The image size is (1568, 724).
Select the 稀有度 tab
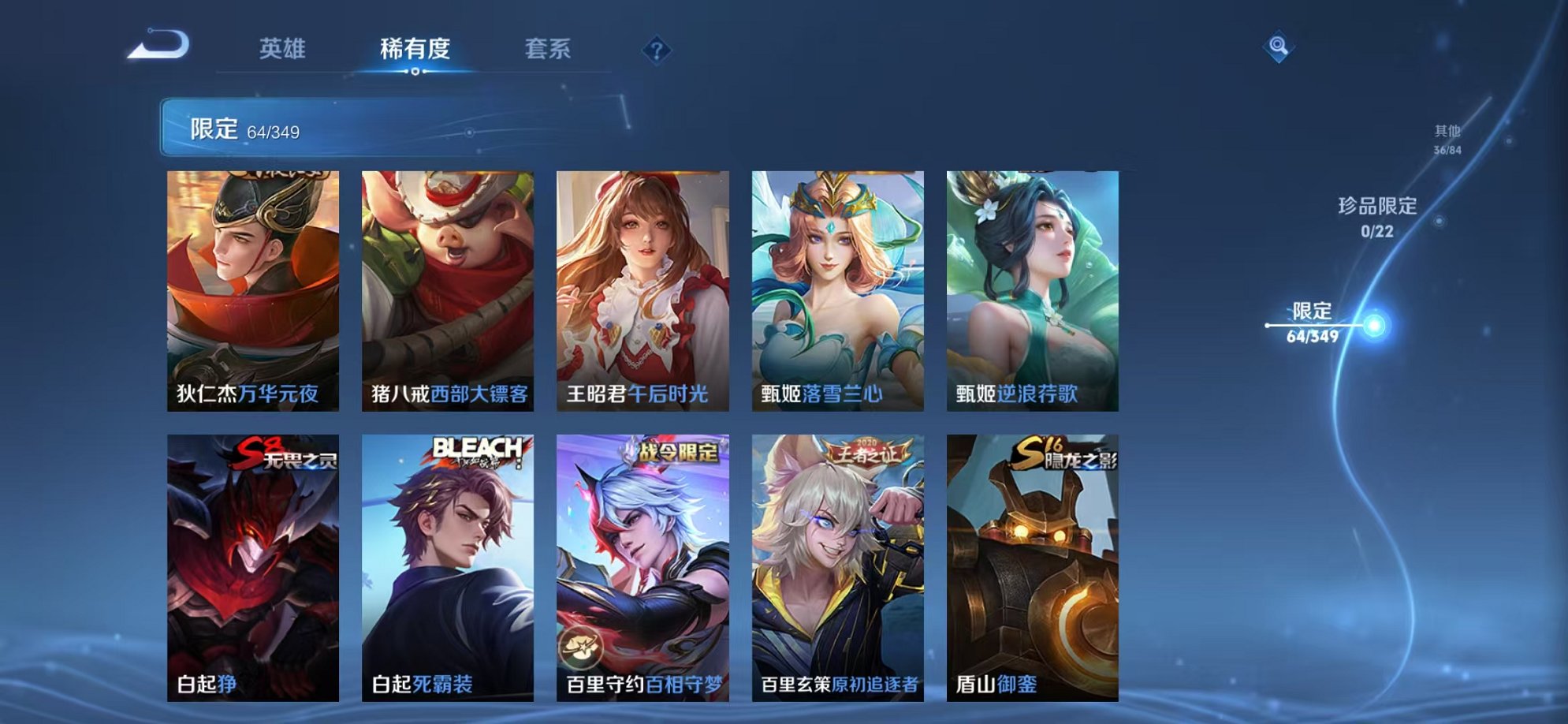[x=416, y=49]
